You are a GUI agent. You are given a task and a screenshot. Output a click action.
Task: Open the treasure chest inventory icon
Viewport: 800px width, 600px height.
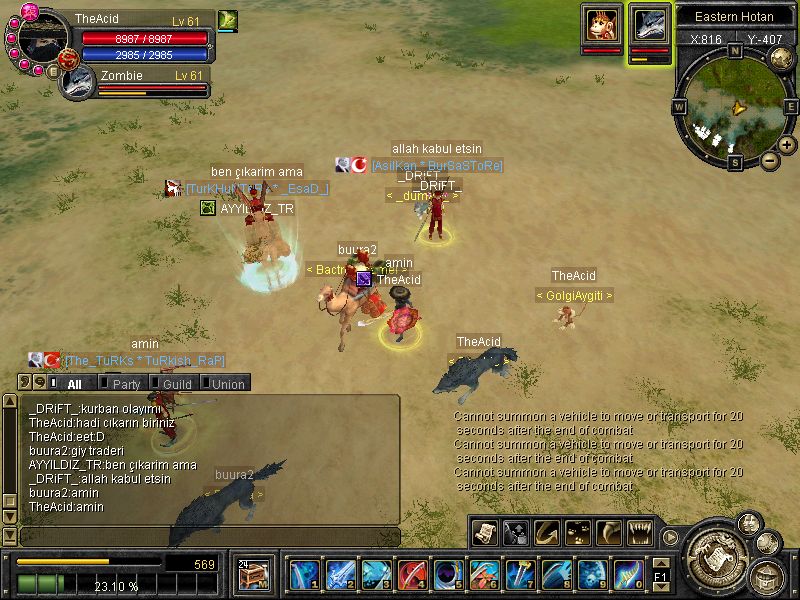tap(251, 575)
